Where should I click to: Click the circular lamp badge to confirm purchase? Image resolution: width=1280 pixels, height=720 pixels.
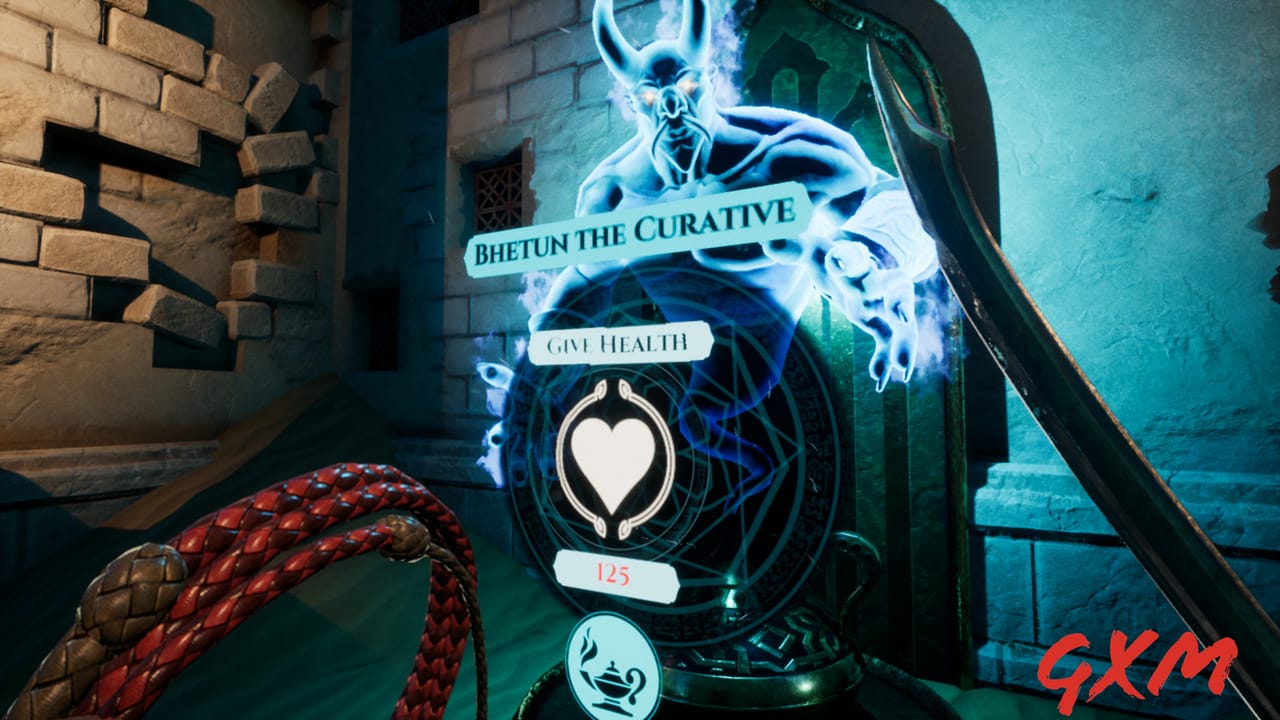click(x=613, y=667)
